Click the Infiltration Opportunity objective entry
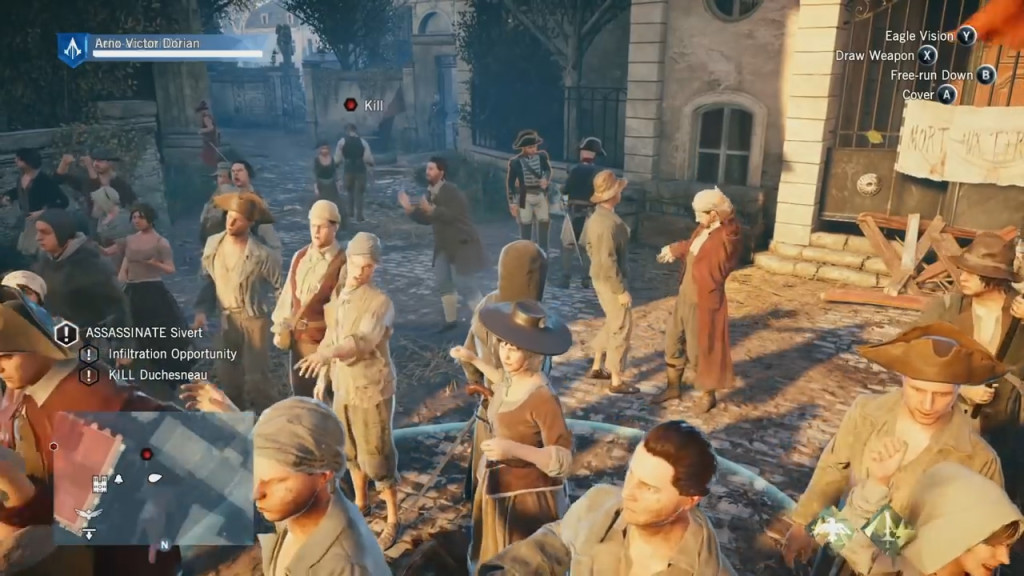Screen dimensions: 1024x576 point(172,354)
